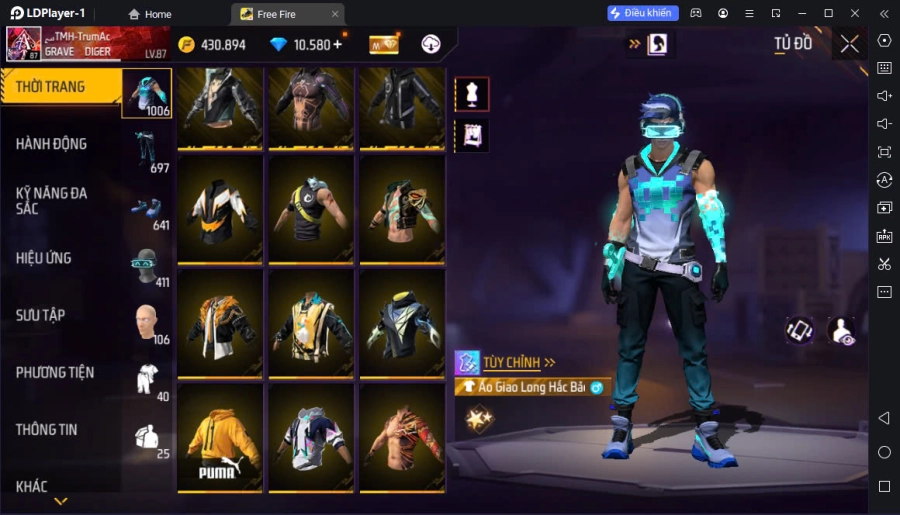Close the Free Fire emulator tab
This screenshot has width=900, height=515.
(x=335, y=14)
